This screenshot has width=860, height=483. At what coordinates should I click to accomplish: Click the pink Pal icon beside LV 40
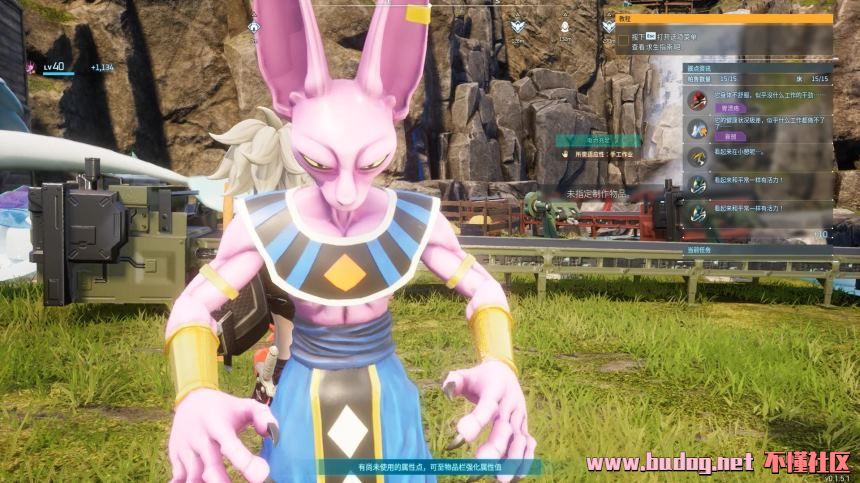pos(29,67)
